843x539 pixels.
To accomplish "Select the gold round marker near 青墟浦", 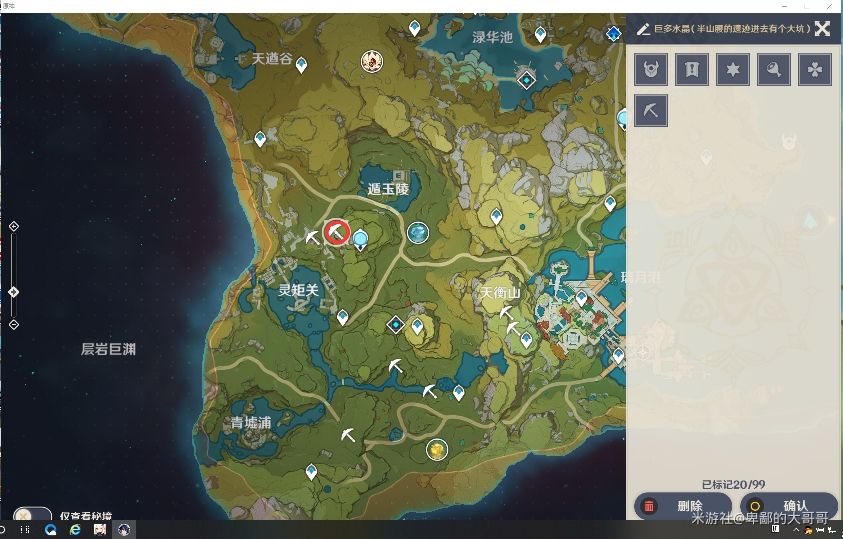I will click(x=436, y=450).
